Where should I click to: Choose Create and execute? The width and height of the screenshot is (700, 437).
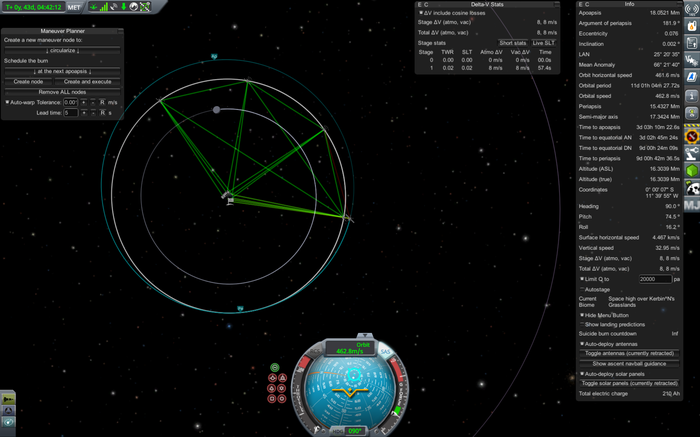coord(87,81)
